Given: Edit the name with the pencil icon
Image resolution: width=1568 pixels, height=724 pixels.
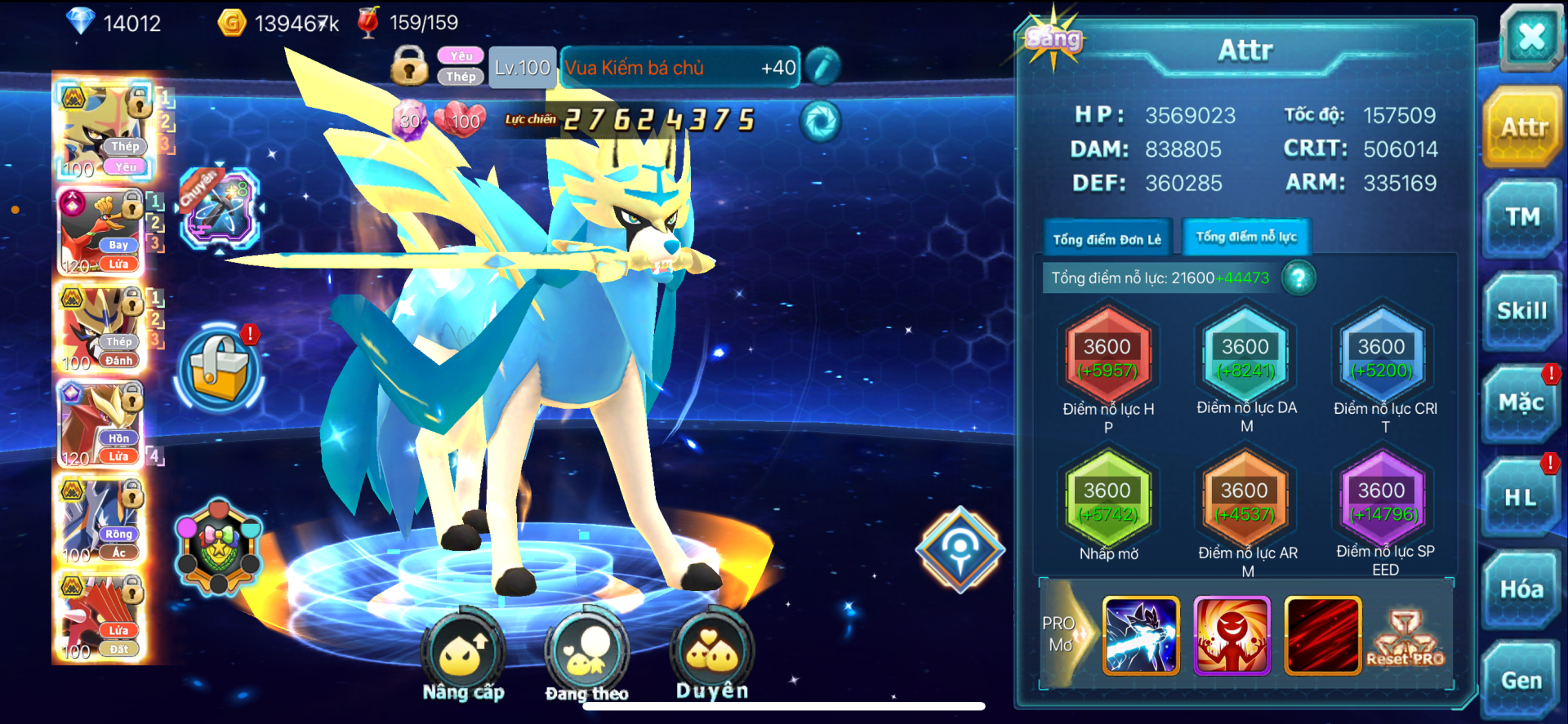Looking at the screenshot, I should [822, 67].
